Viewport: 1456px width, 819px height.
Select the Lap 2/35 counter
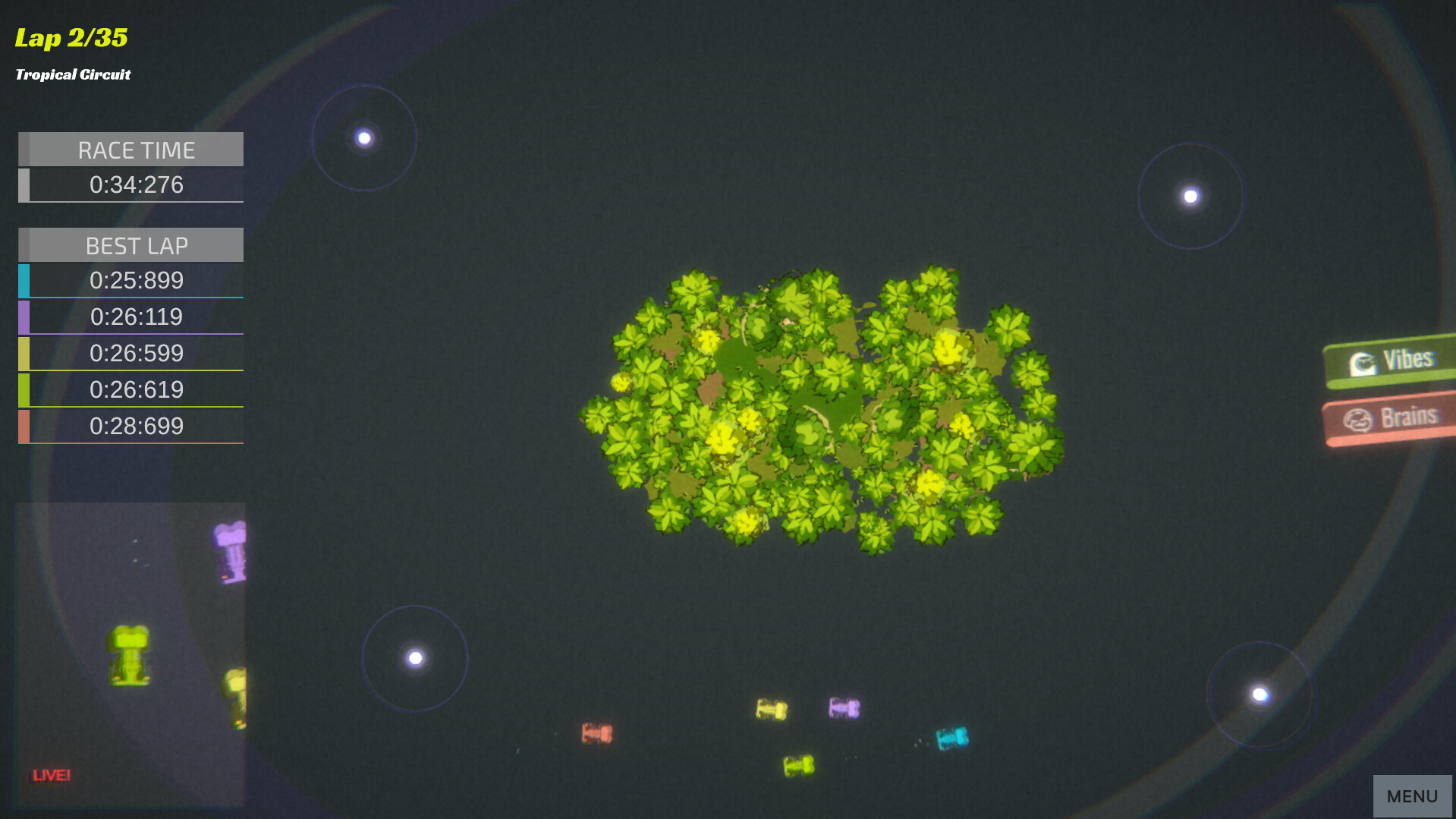(71, 37)
